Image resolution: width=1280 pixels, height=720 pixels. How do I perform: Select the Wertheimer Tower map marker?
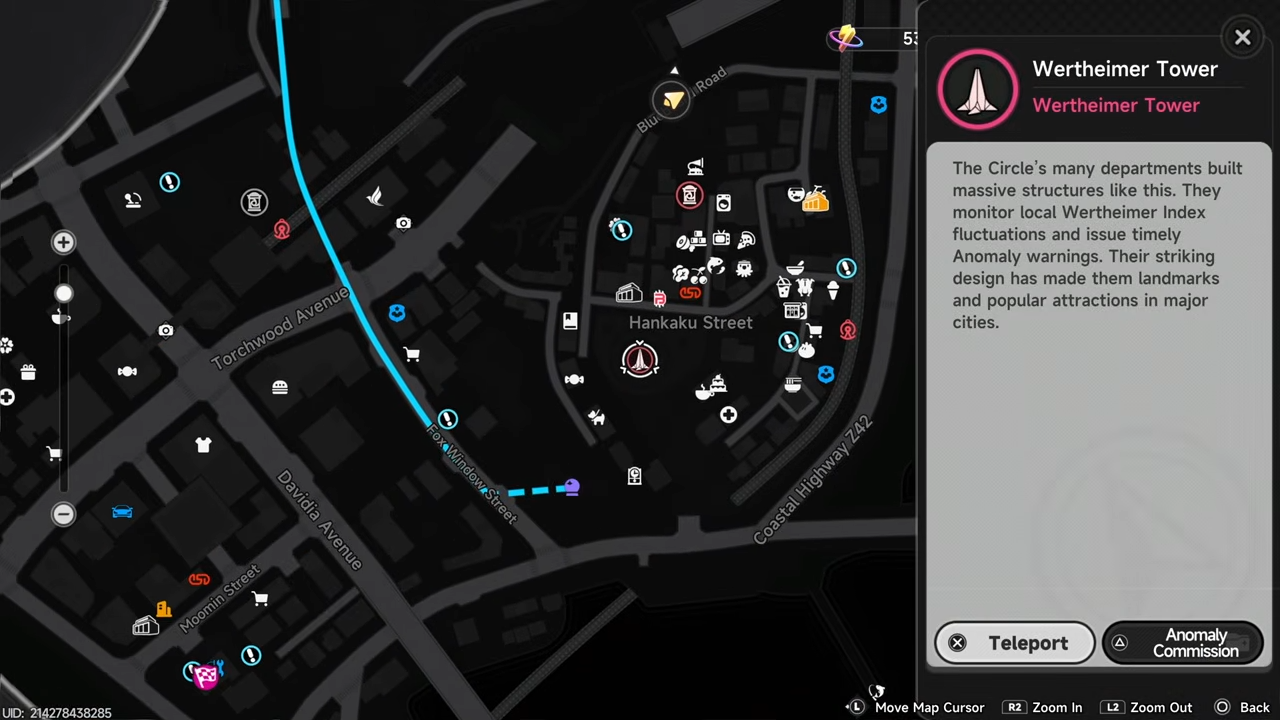640,360
